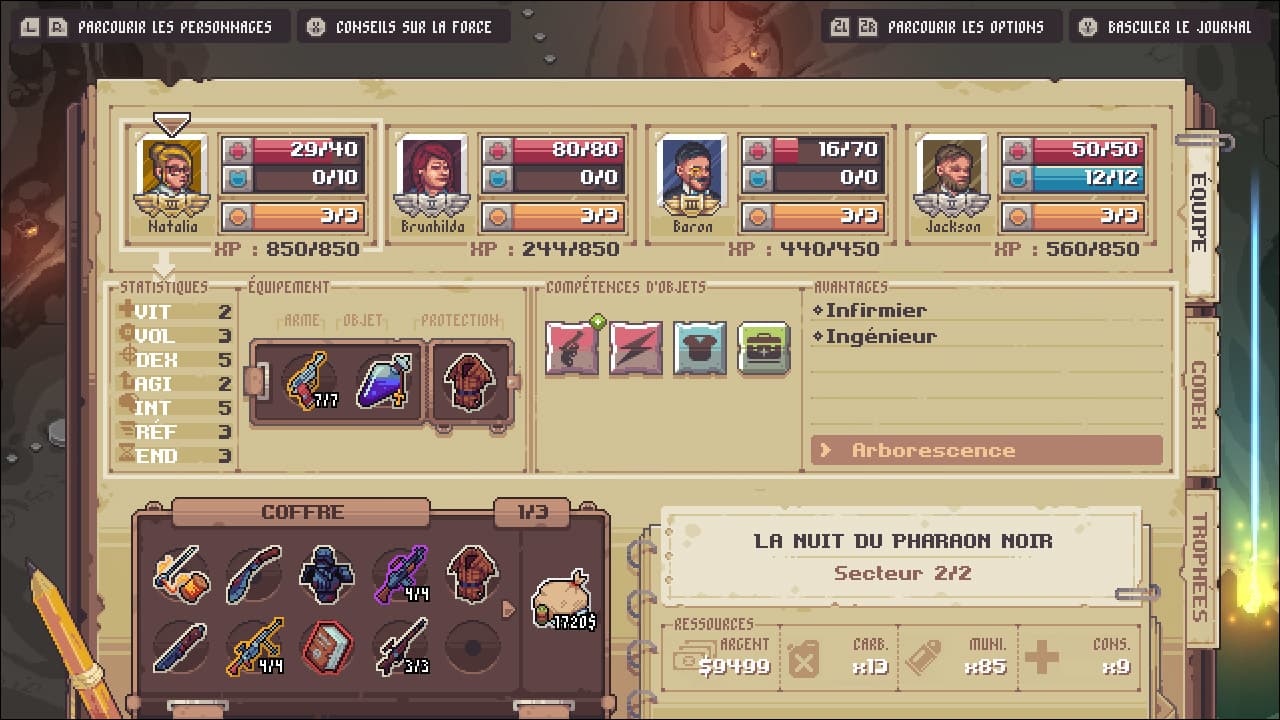This screenshot has height=720, width=1280.
Task: Select the armor vest skill icon
Action: 700,348
